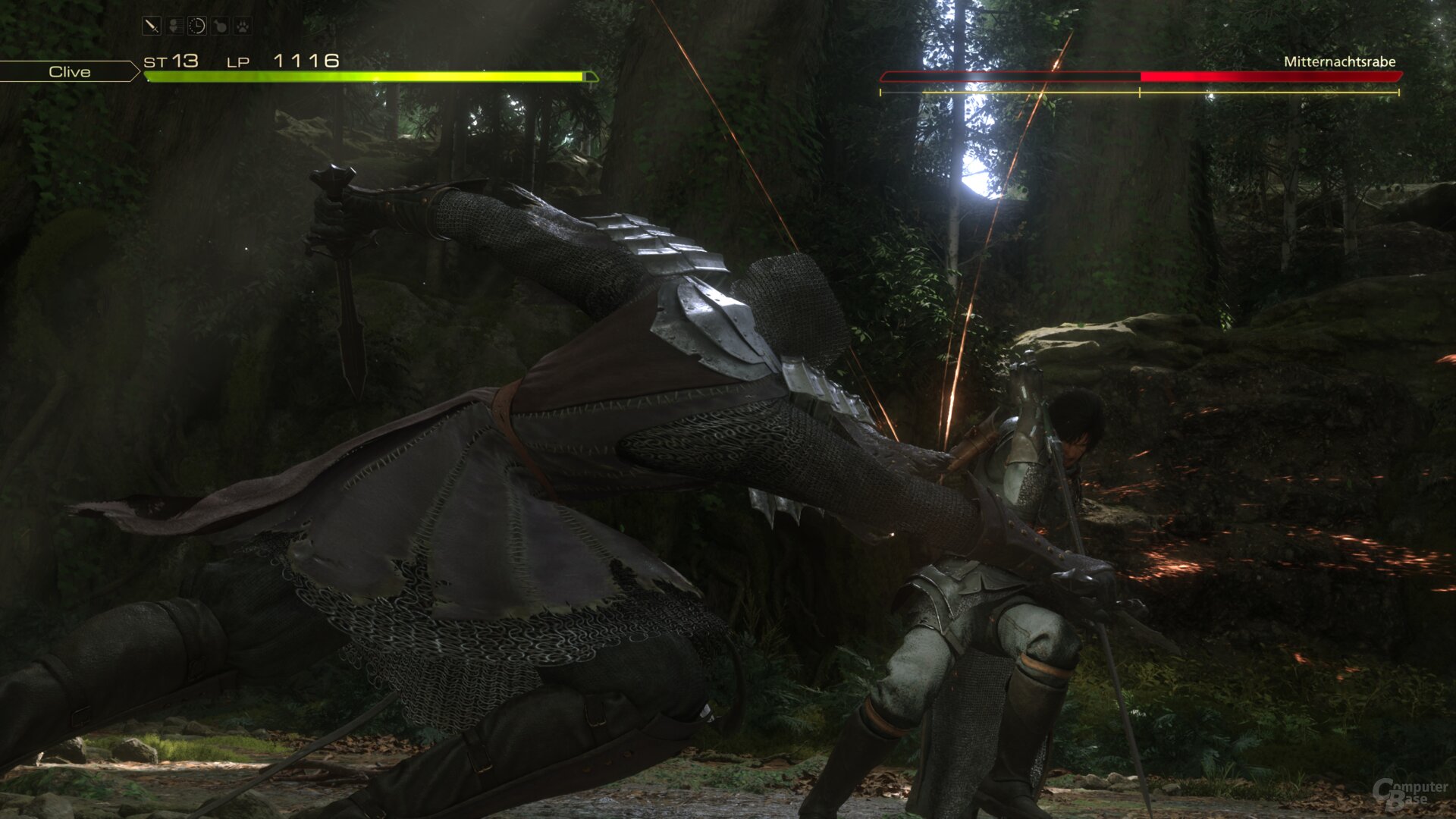Screen dimensions: 1456x819
Task: Click the Clive name plate
Action: pos(69,72)
